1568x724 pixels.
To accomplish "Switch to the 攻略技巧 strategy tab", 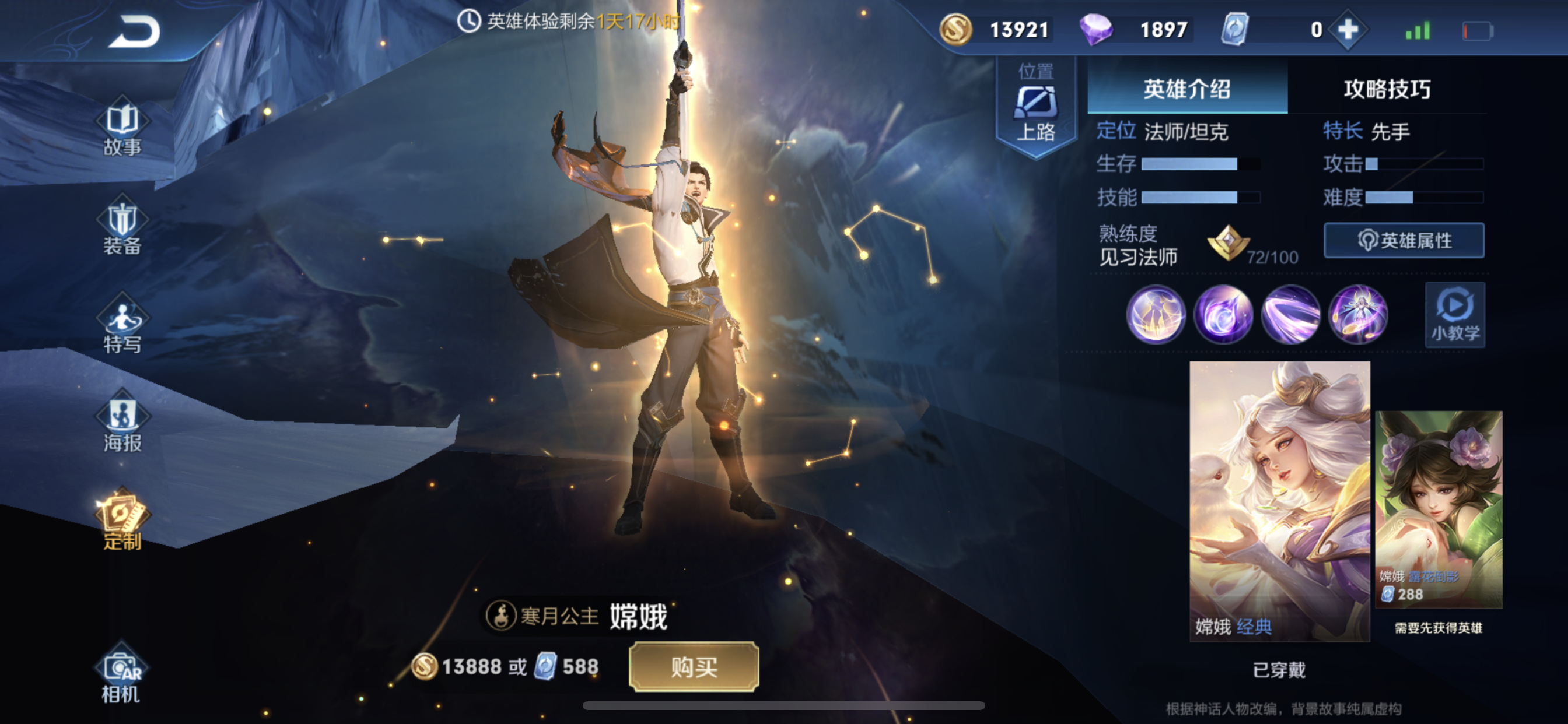I will 1387,89.
